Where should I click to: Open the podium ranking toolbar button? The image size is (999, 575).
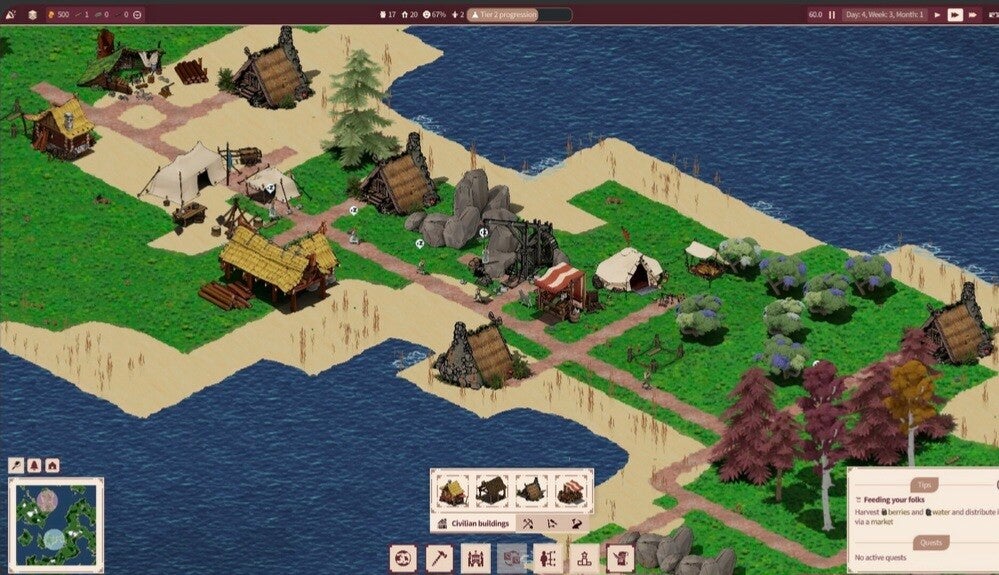click(x=583, y=558)
